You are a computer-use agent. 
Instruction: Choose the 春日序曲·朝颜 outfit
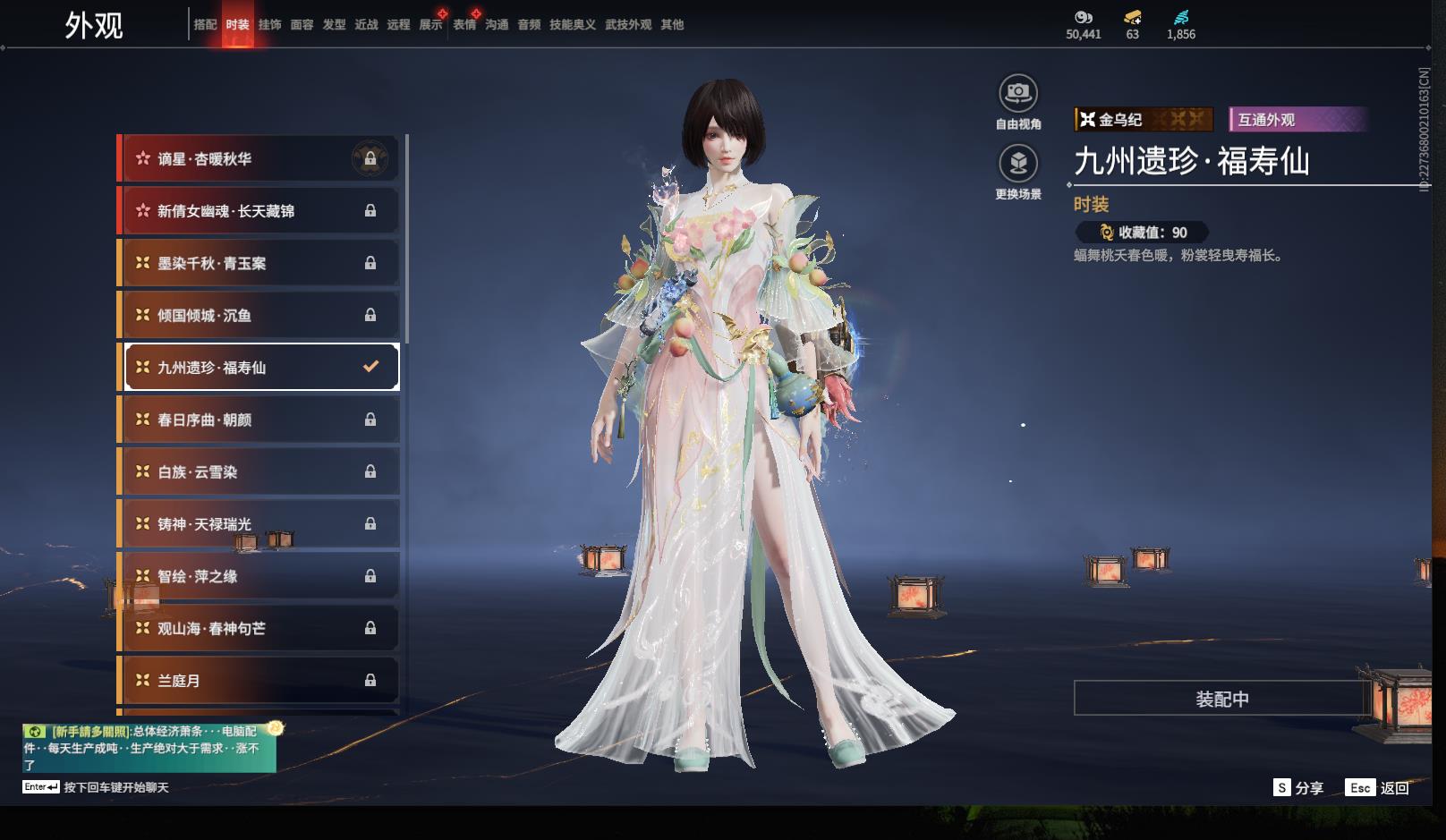tap(259, 420)
